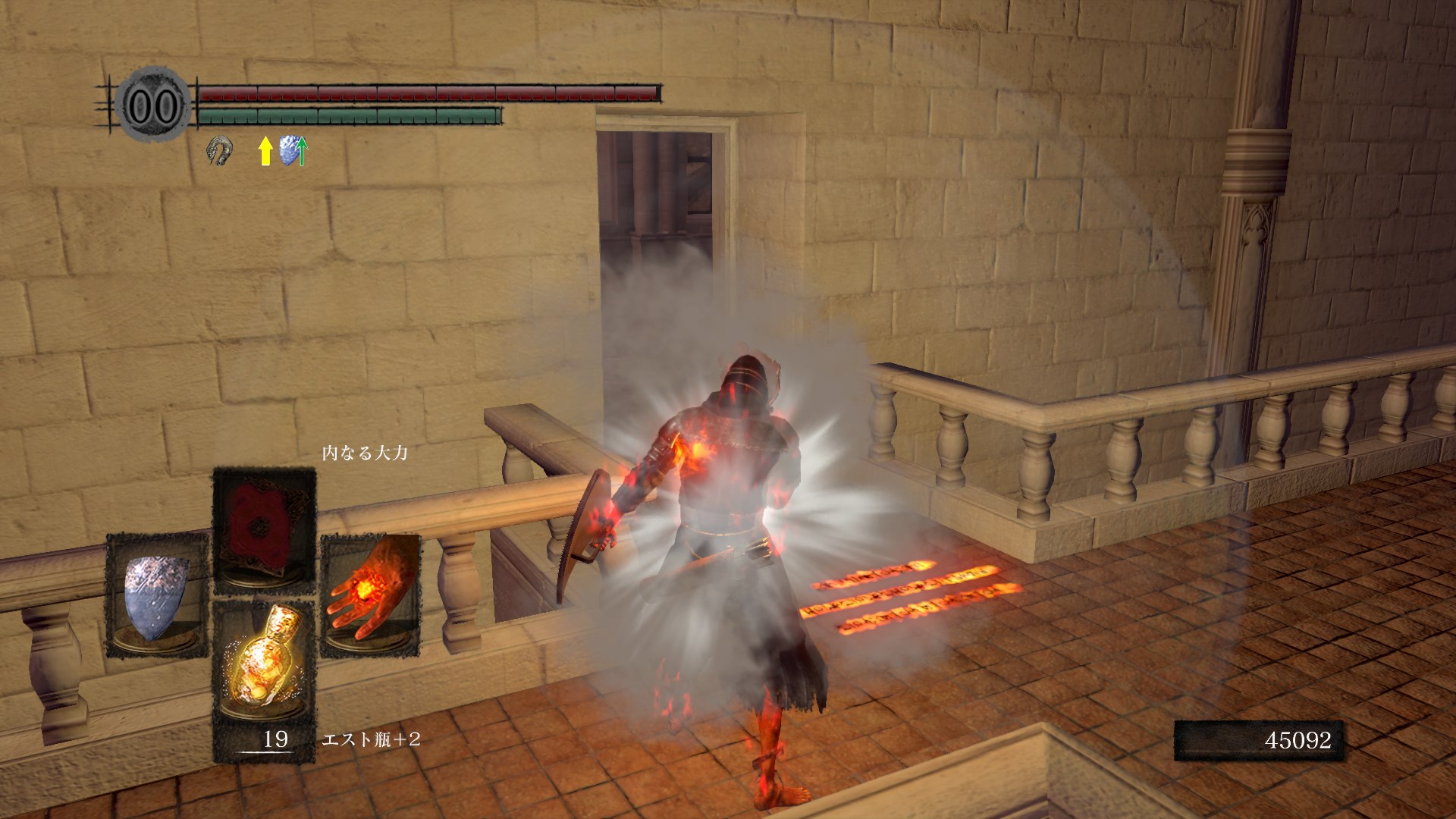Click the shield with green arrow buff icon
This screenshot has width=1456, height=819.
pyautogui.click(x=293, y=151)
